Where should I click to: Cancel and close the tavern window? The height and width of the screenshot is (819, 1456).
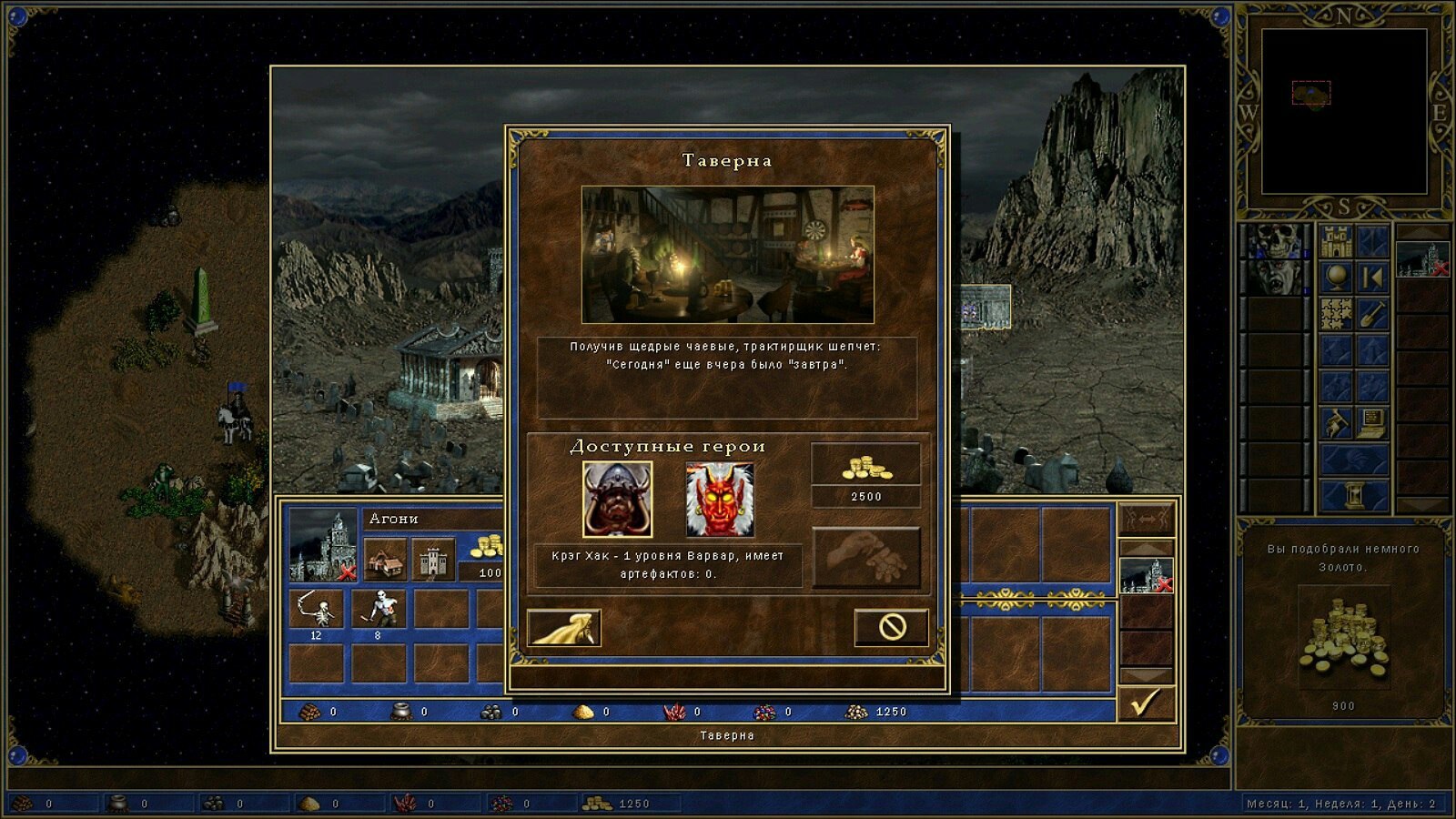pyautogui.click(x=891, y=627)
